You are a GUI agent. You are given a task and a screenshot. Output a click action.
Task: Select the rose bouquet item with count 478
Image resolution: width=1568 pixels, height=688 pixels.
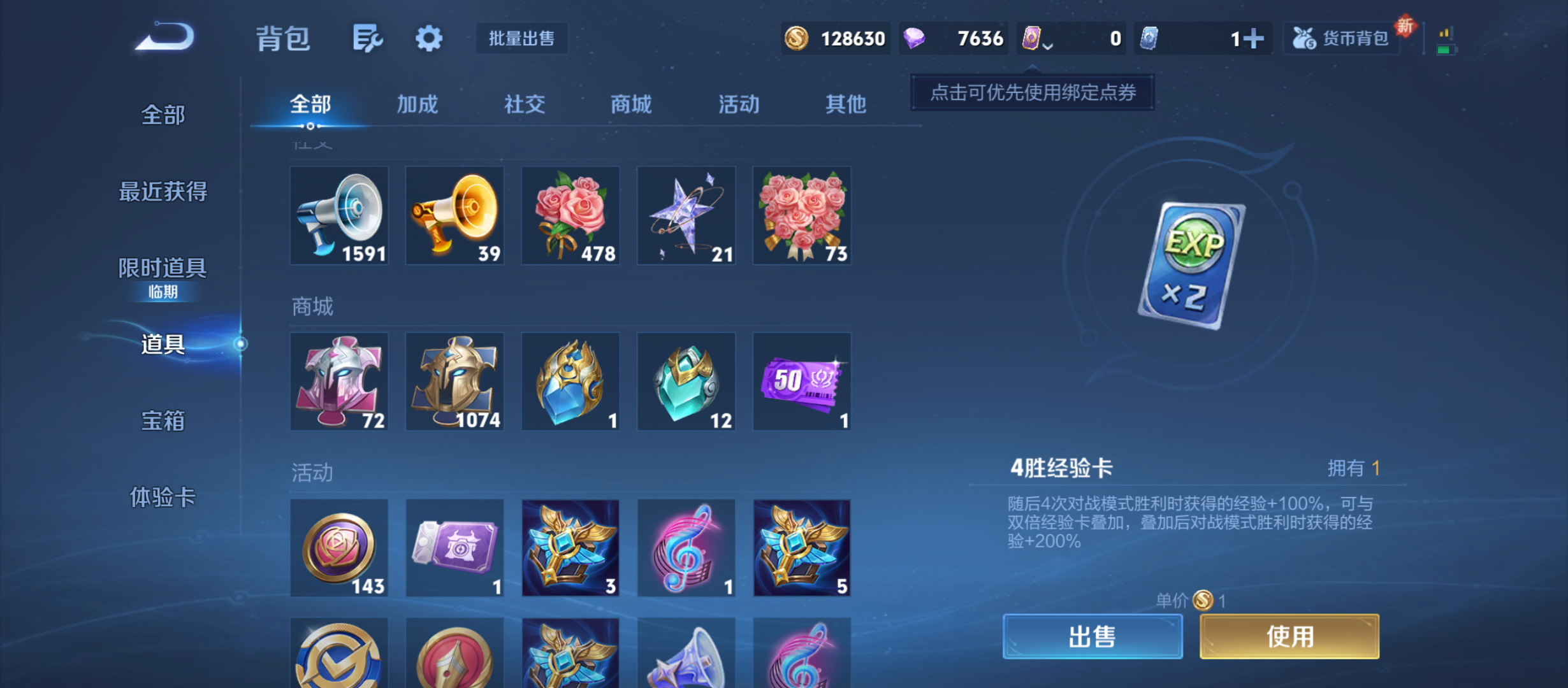click(x=570, y=215)
